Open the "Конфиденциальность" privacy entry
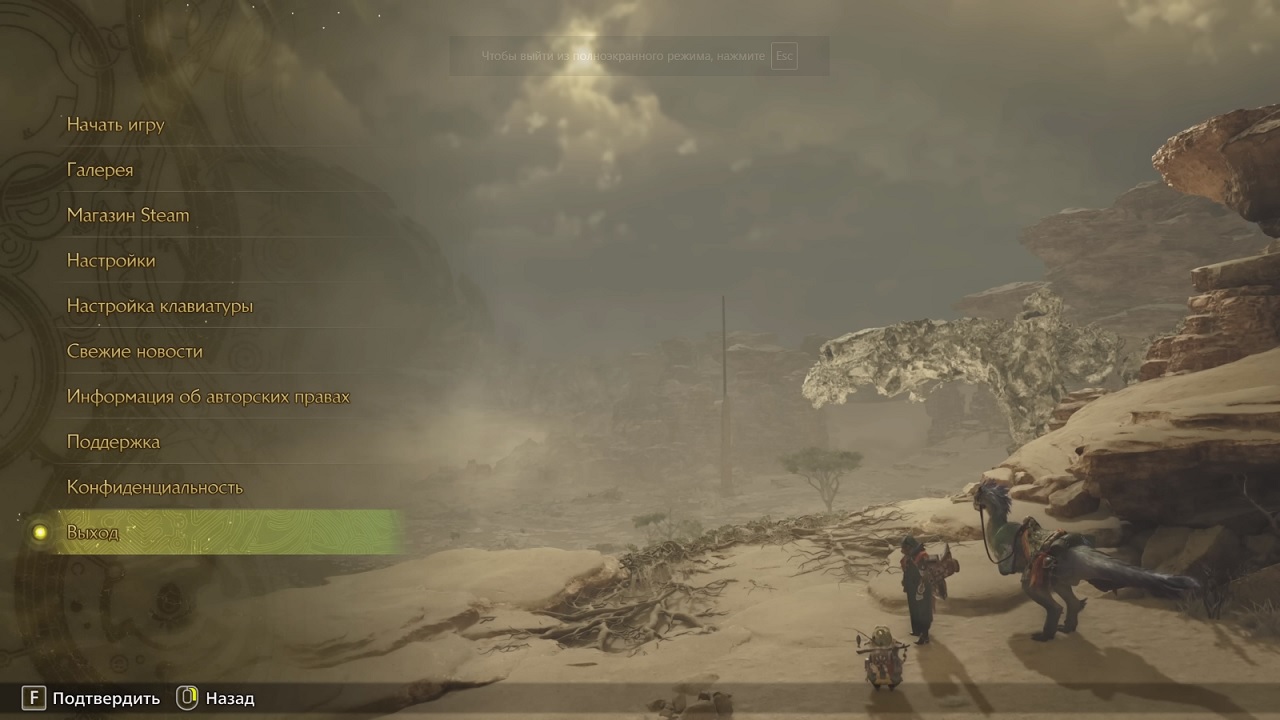 155,487
